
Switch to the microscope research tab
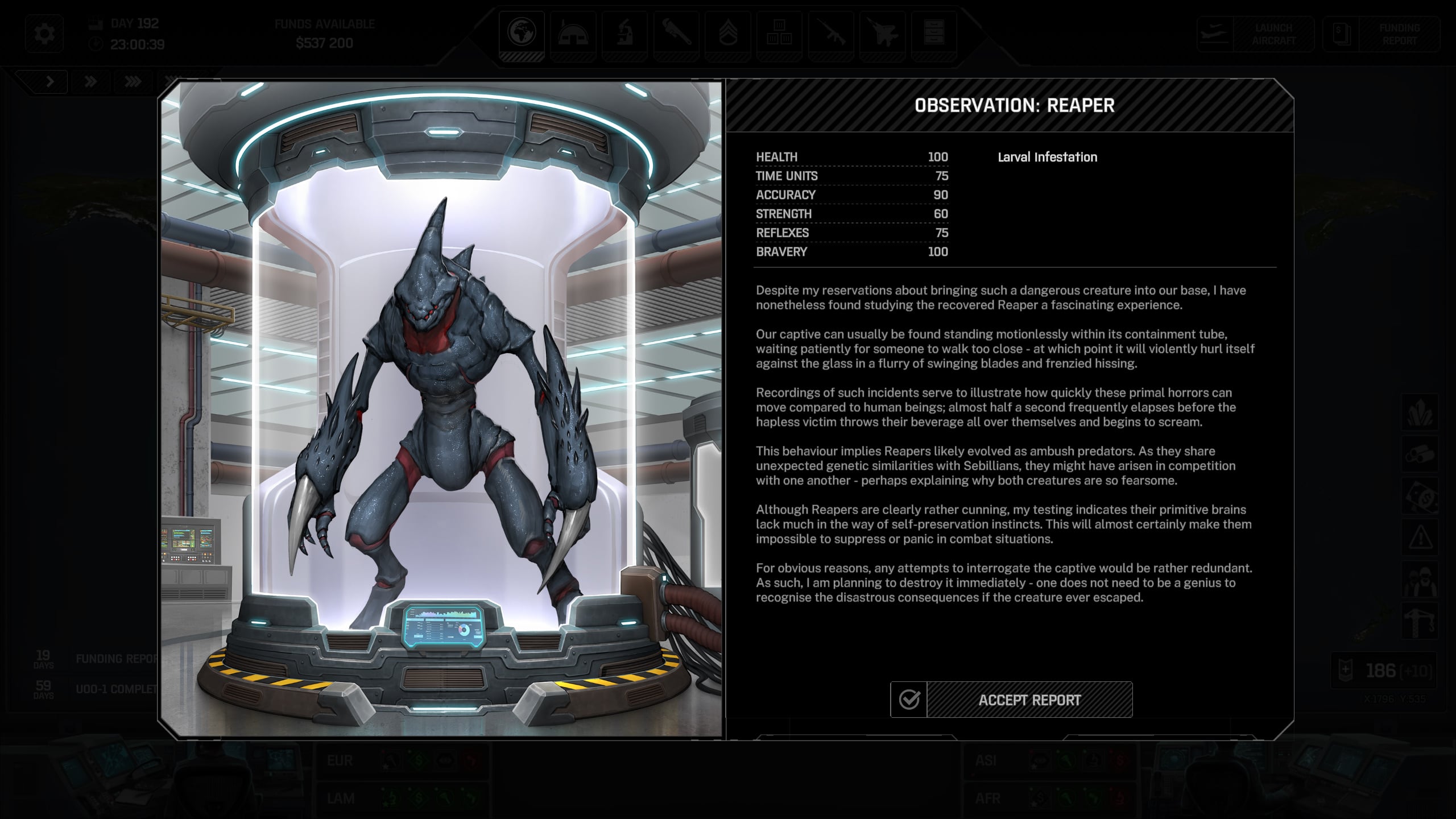point(624,33)
